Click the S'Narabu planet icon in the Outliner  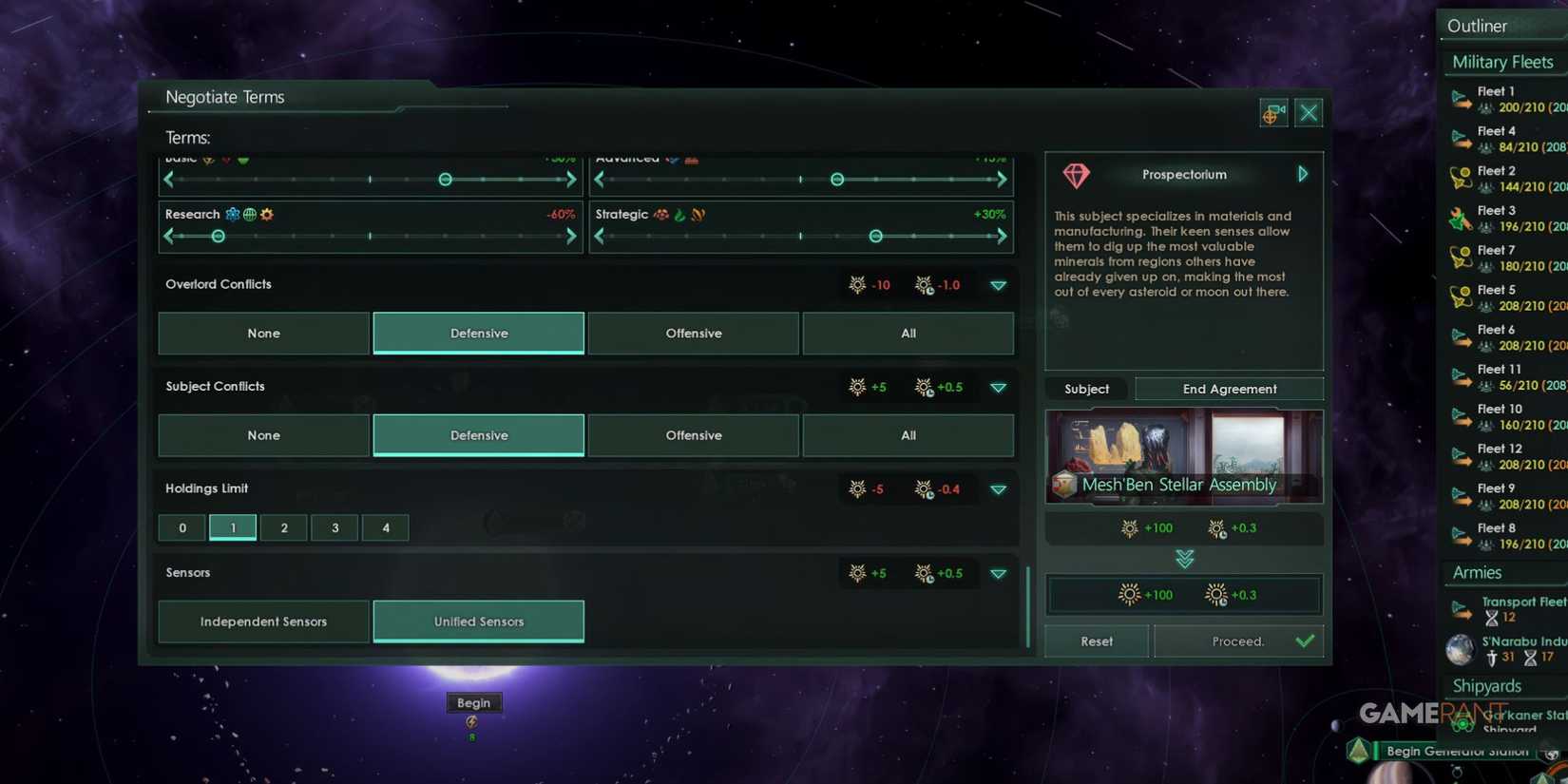point(1461,650)
